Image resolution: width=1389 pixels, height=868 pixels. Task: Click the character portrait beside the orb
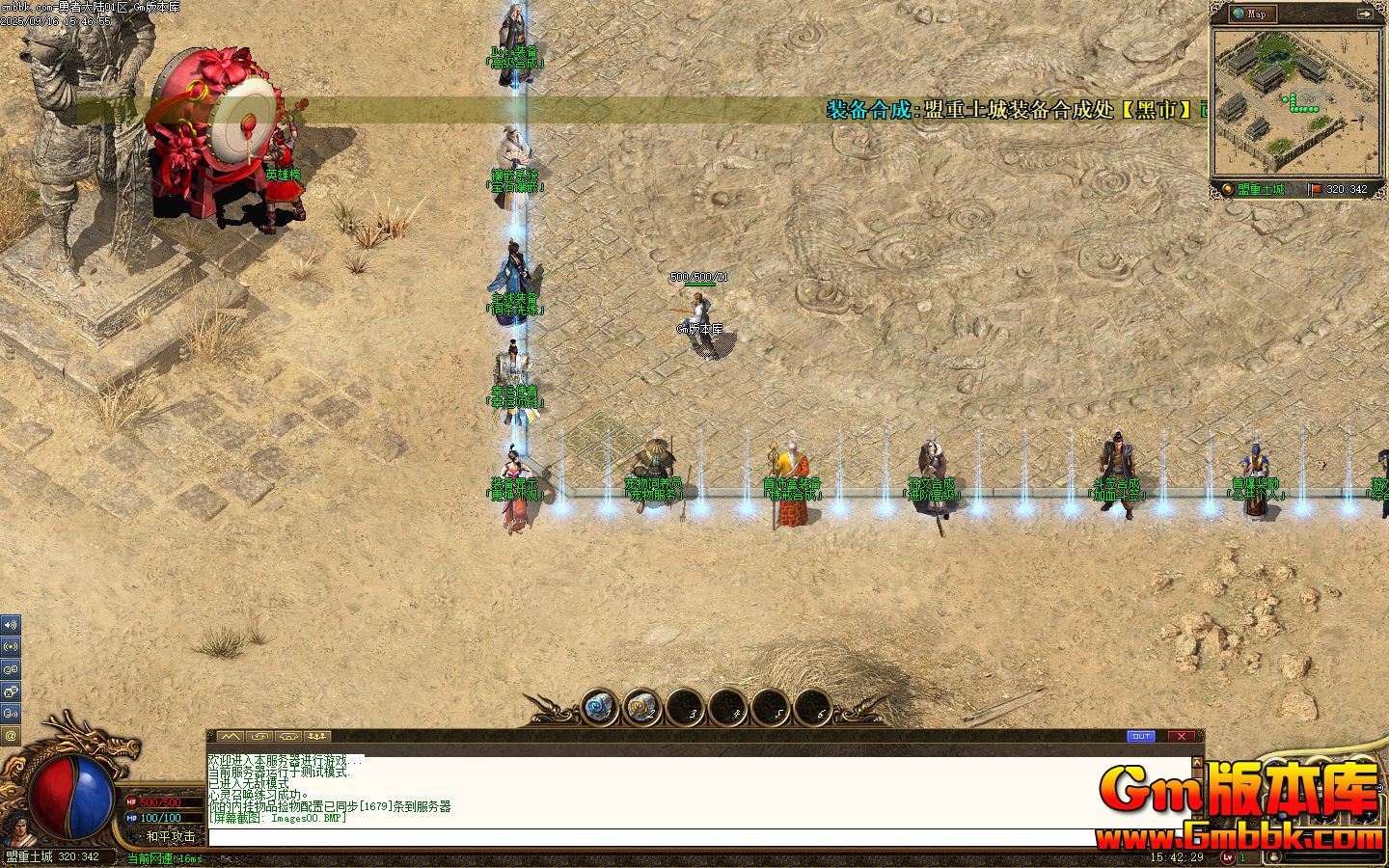(x=17, y=829)
